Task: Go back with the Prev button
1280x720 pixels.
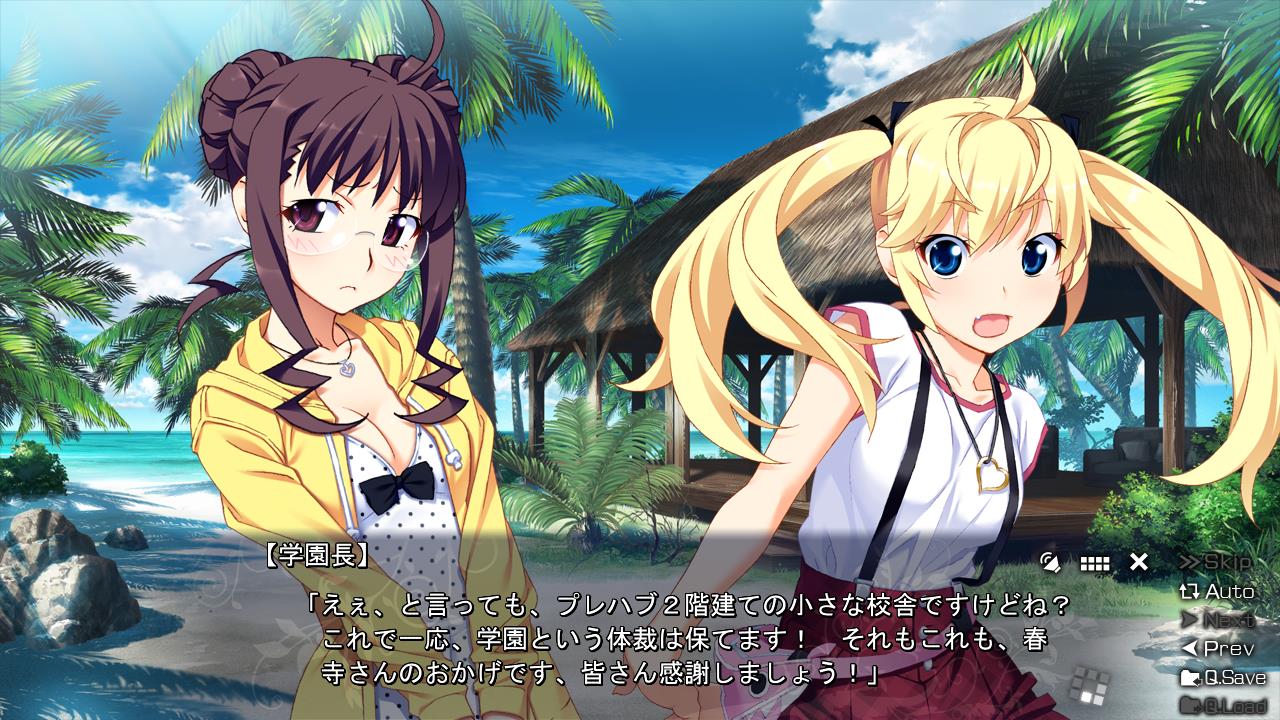Action: 1217,648
